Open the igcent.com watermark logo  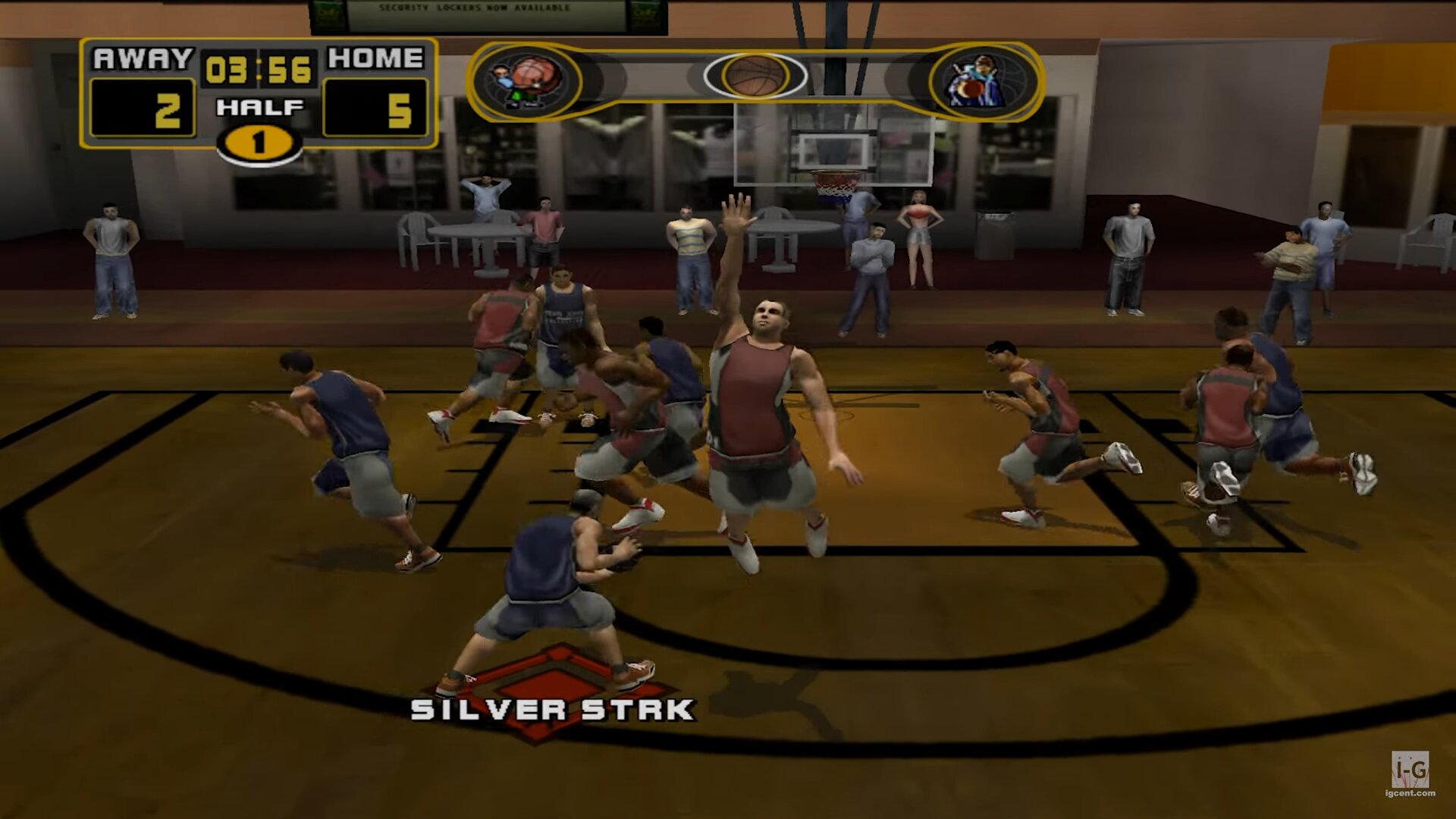point(1410,773)
